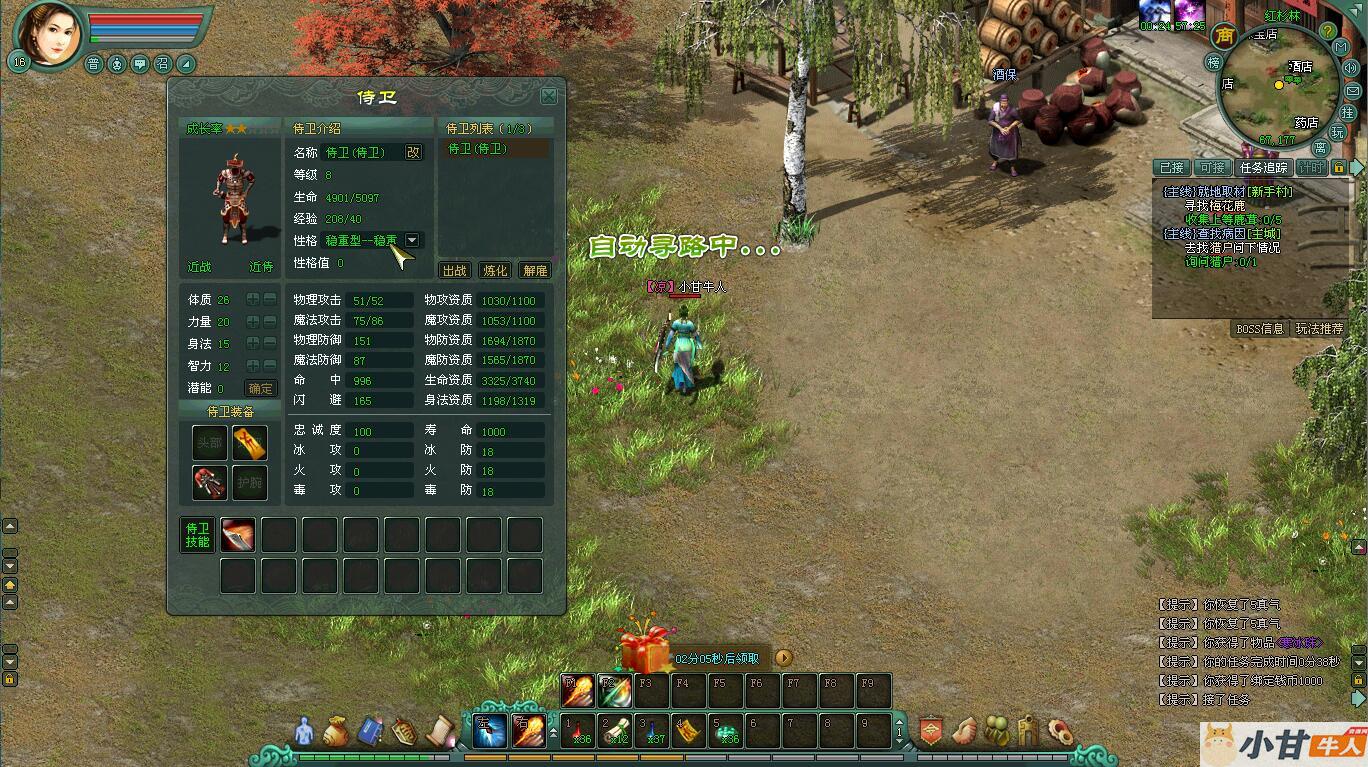Viewport: 1368px width, 767px height.
Task: Open the 商 shop button by the minimap
Action: (1224, 36)
